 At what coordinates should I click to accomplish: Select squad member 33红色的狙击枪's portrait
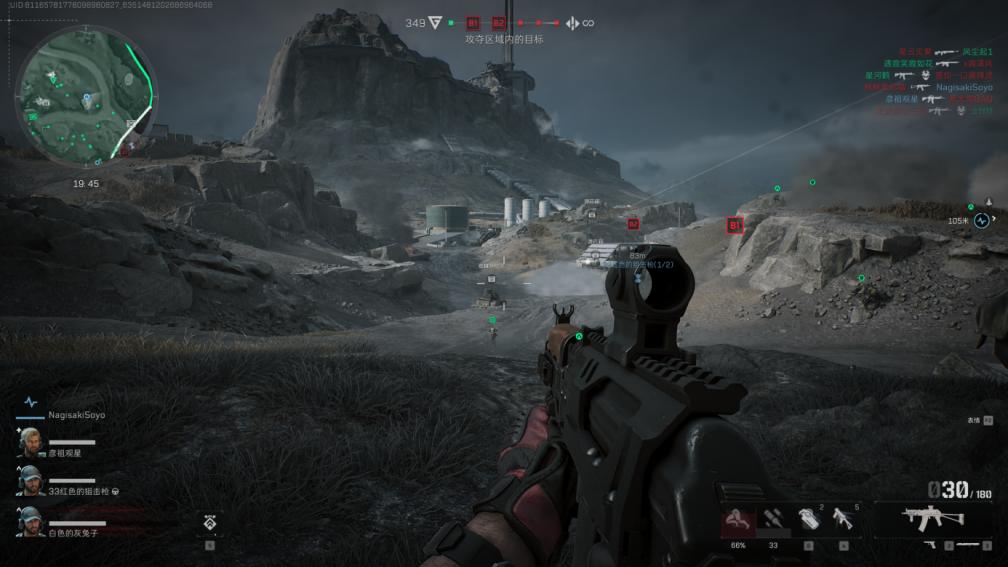pyautogui.click(x=30, y=480)
